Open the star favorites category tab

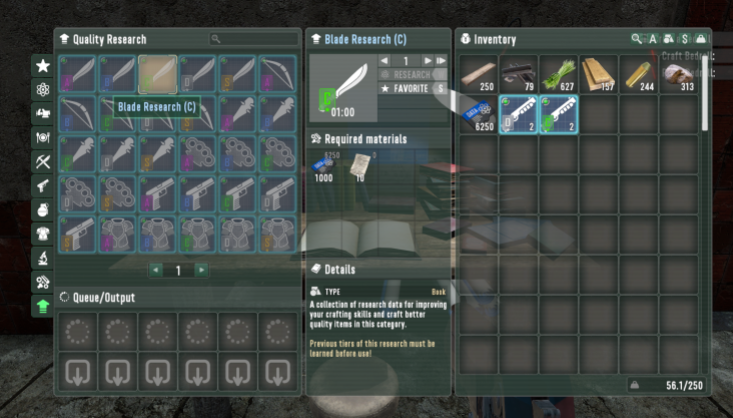point(43,66)
